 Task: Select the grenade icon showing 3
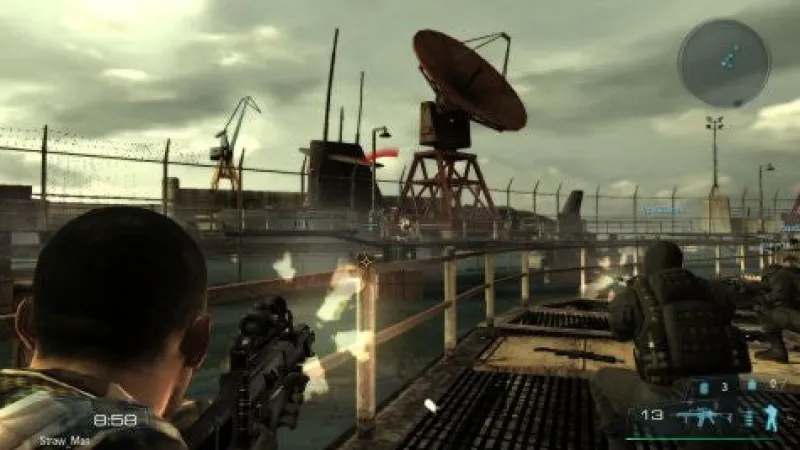703,387
